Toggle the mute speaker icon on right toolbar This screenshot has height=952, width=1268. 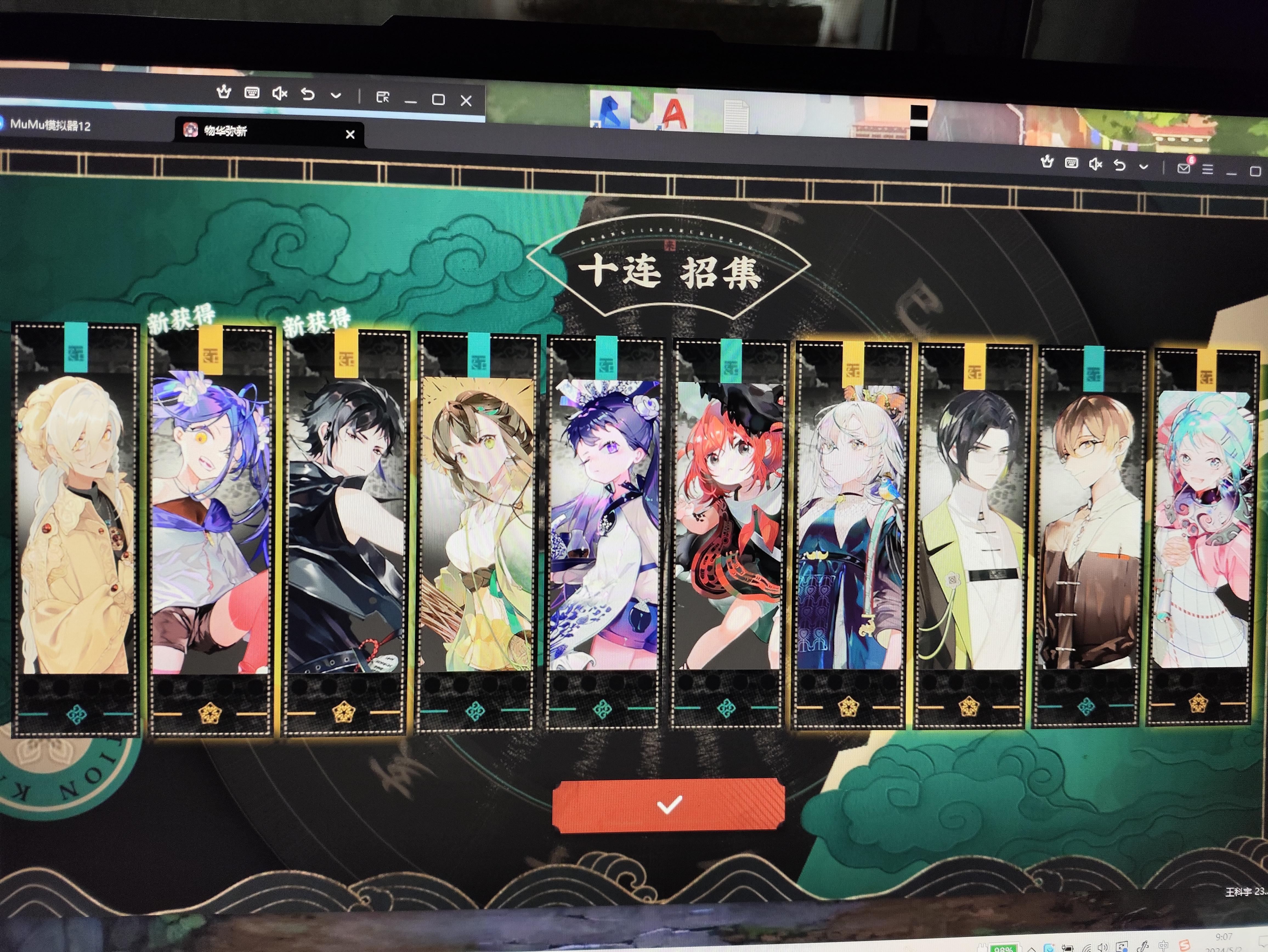pos(1096,165)
